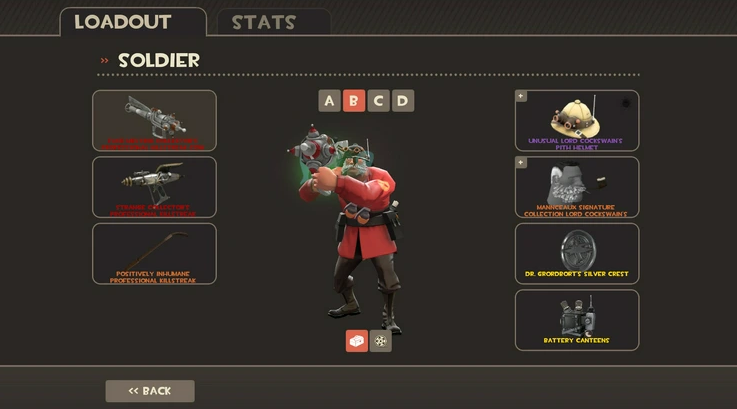Click the Positively Inhumane melee weapon slot

(154, 253)
